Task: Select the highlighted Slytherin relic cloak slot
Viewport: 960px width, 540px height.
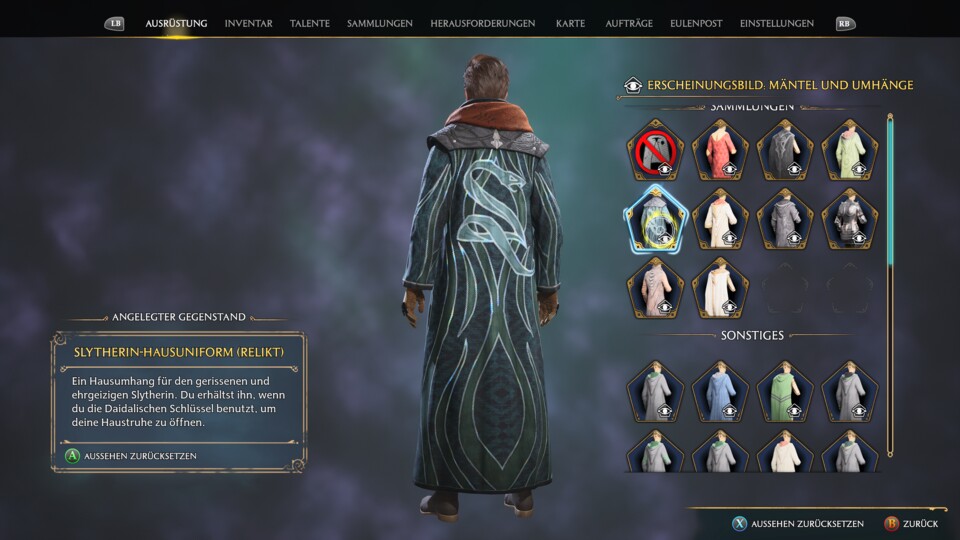Action: pyautogui.click(x=656, y=218)
